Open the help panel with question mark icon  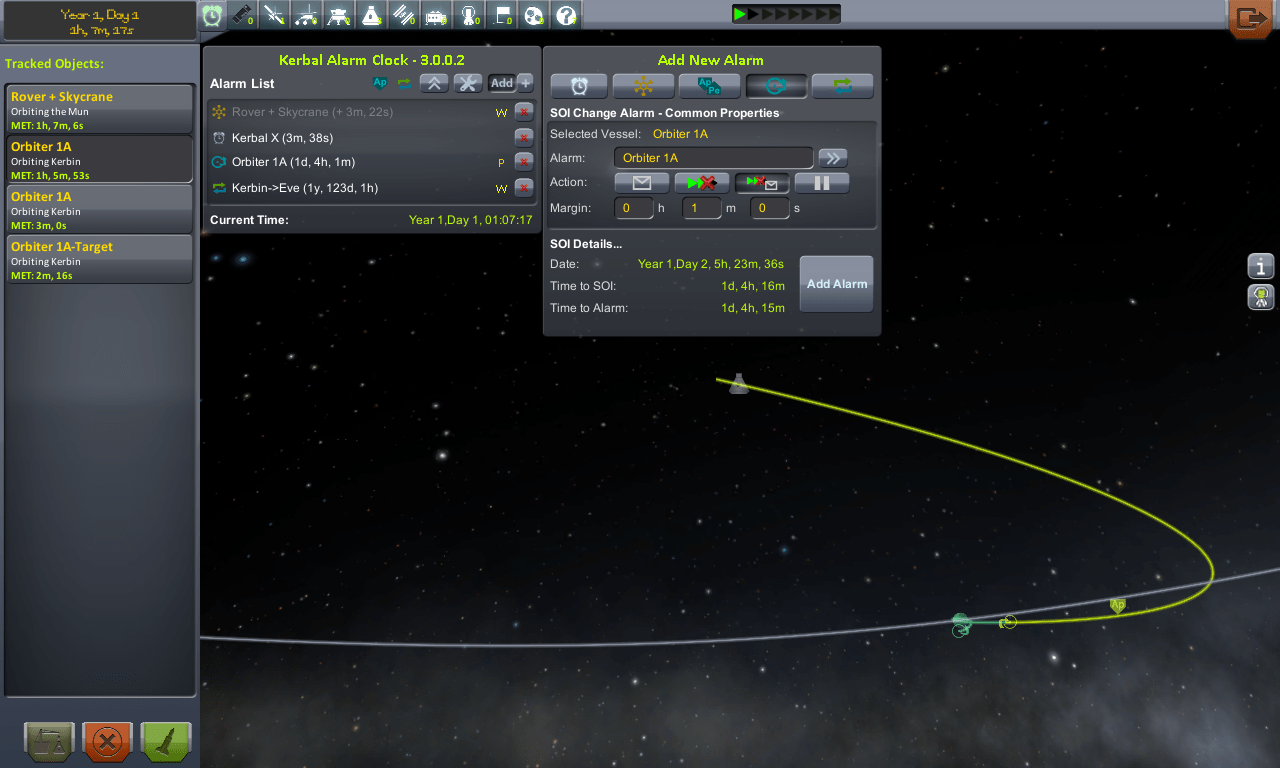(x=565, y=14)
